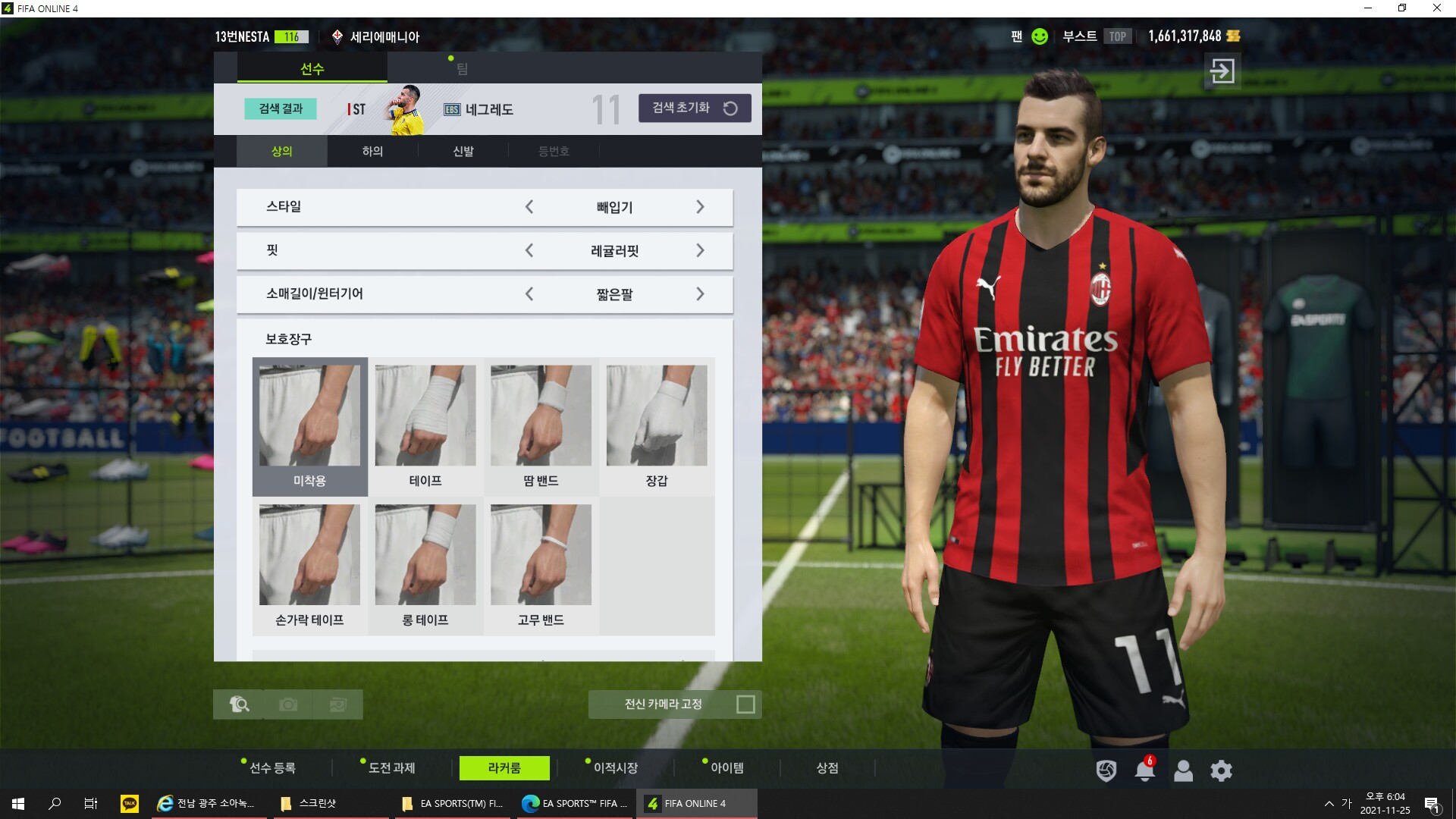Pick the 장갑 gloves option
The width and height of the screenshot is (1456, 819).
coord(657,426)
